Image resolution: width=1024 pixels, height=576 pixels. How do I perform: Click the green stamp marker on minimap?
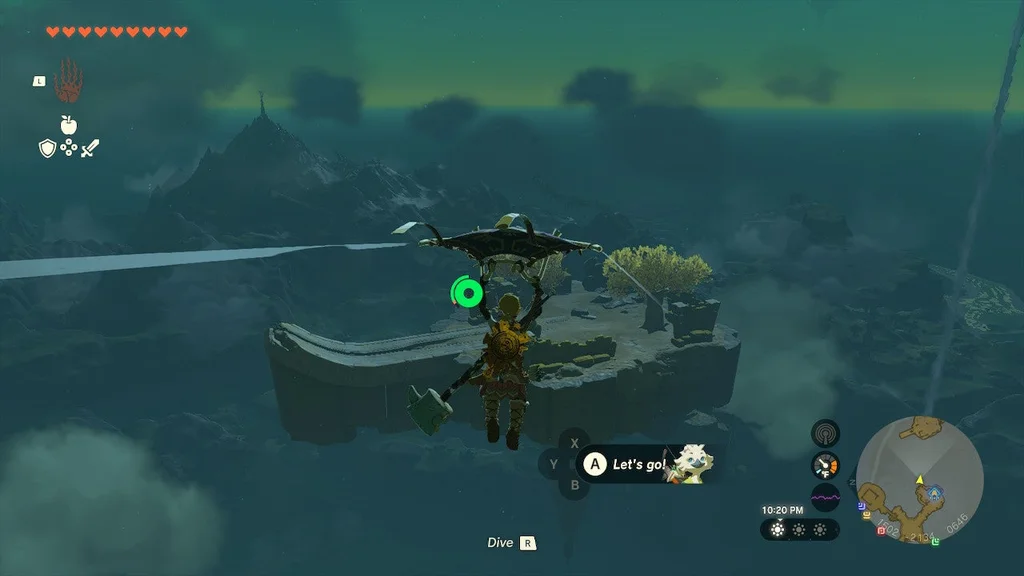pos(935,541)
